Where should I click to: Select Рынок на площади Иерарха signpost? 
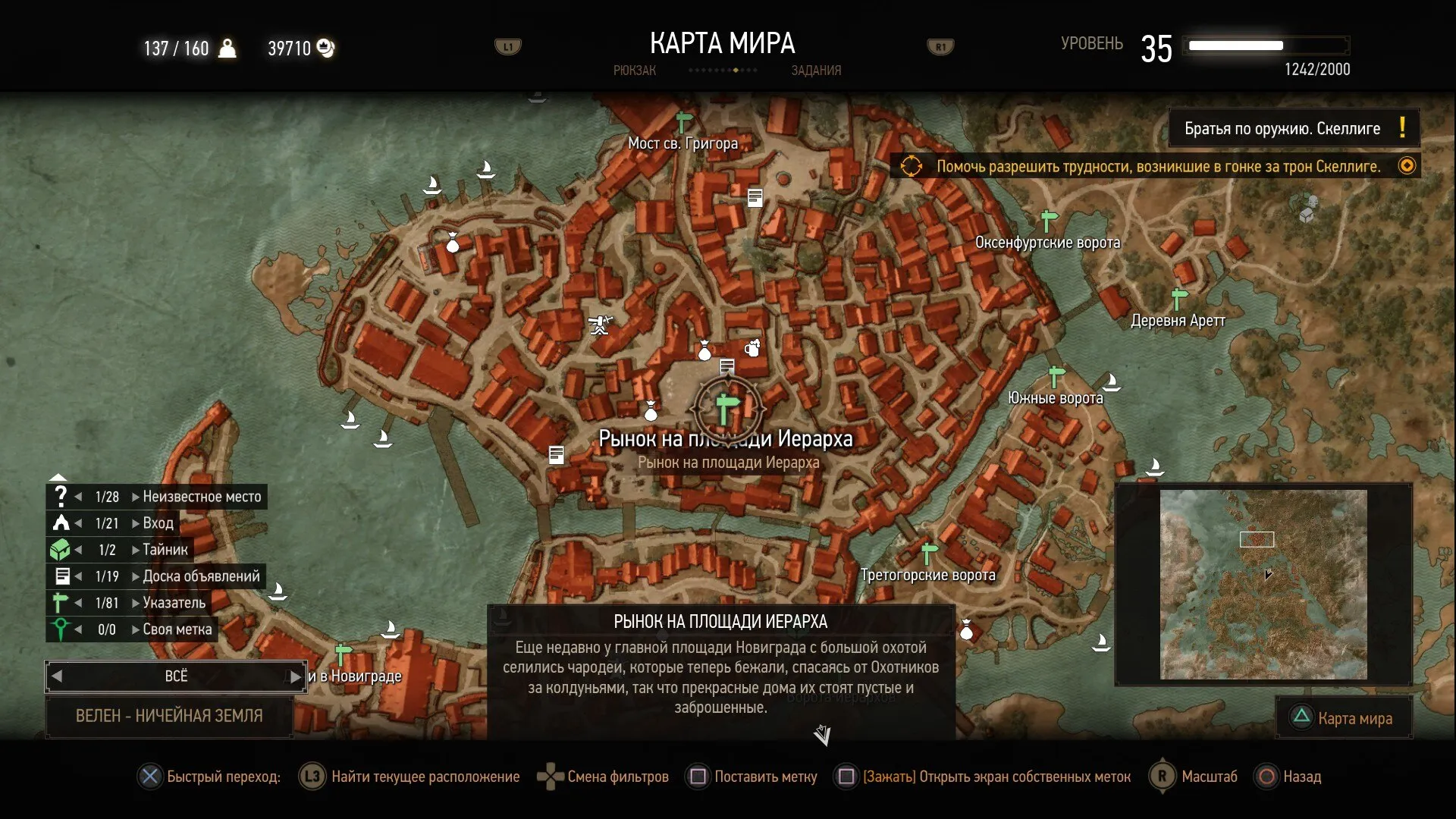[x=726, y=409]
